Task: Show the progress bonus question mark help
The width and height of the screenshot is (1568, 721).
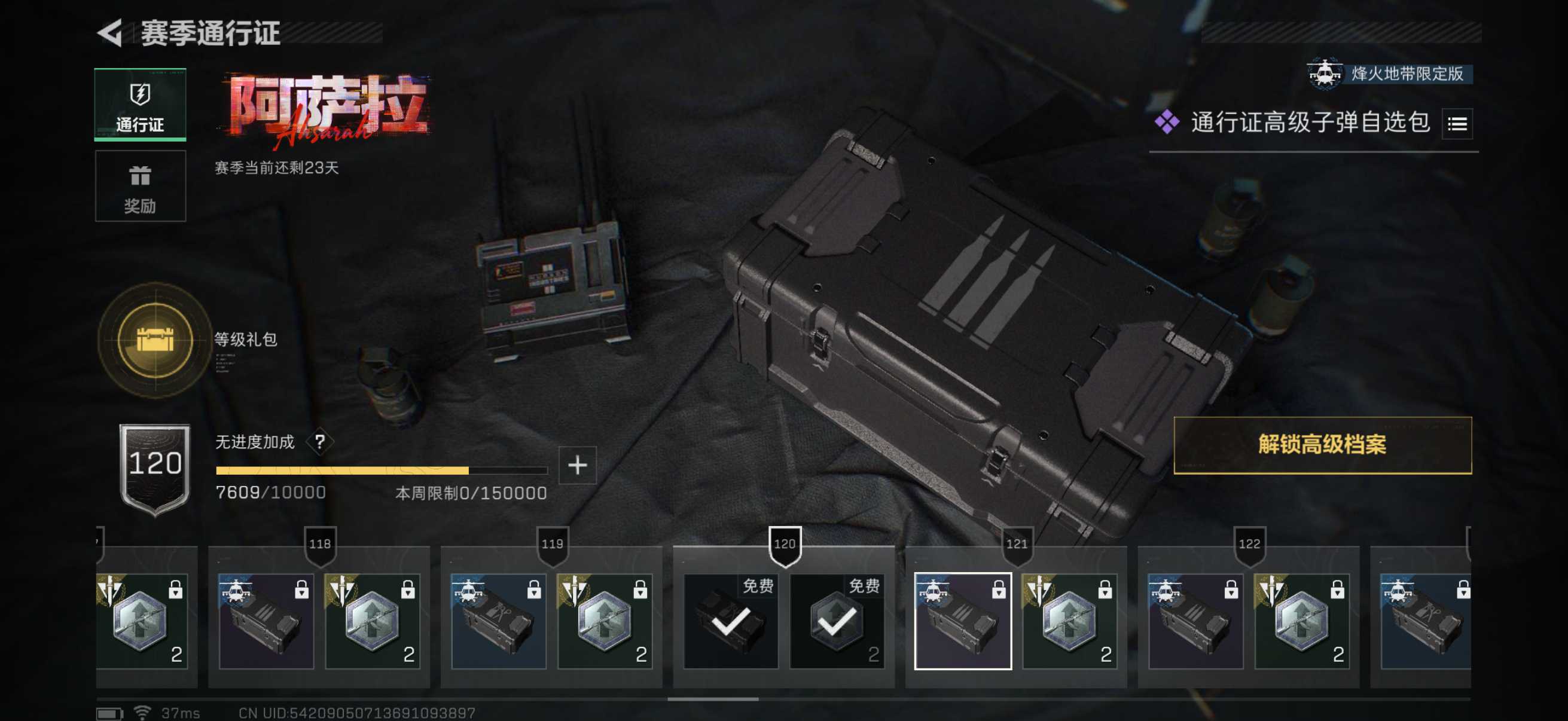Action: point(319,442)
